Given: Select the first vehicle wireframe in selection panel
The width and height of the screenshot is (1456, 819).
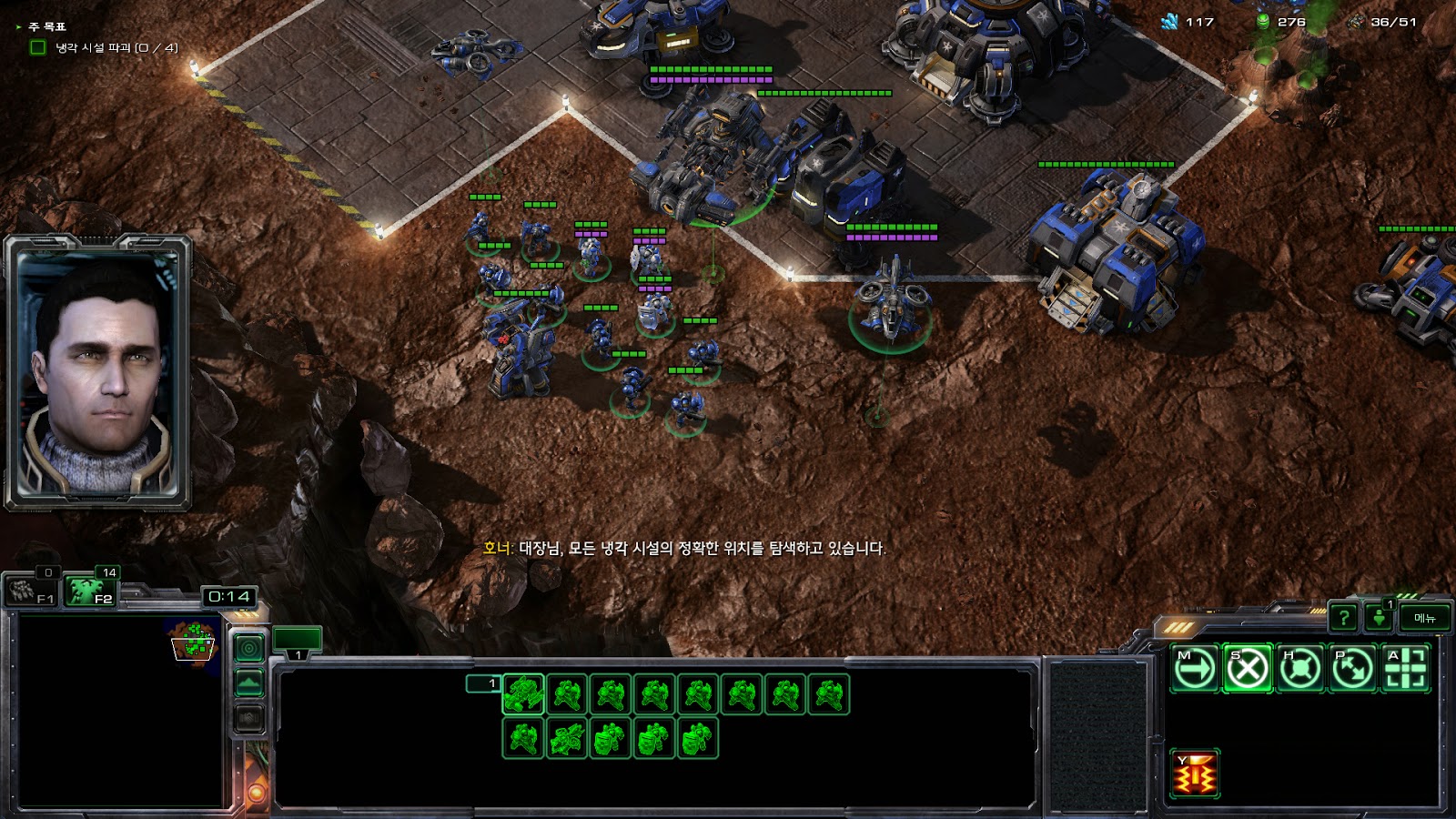Looking at the screenshot, I should click(x=523, y=694).
